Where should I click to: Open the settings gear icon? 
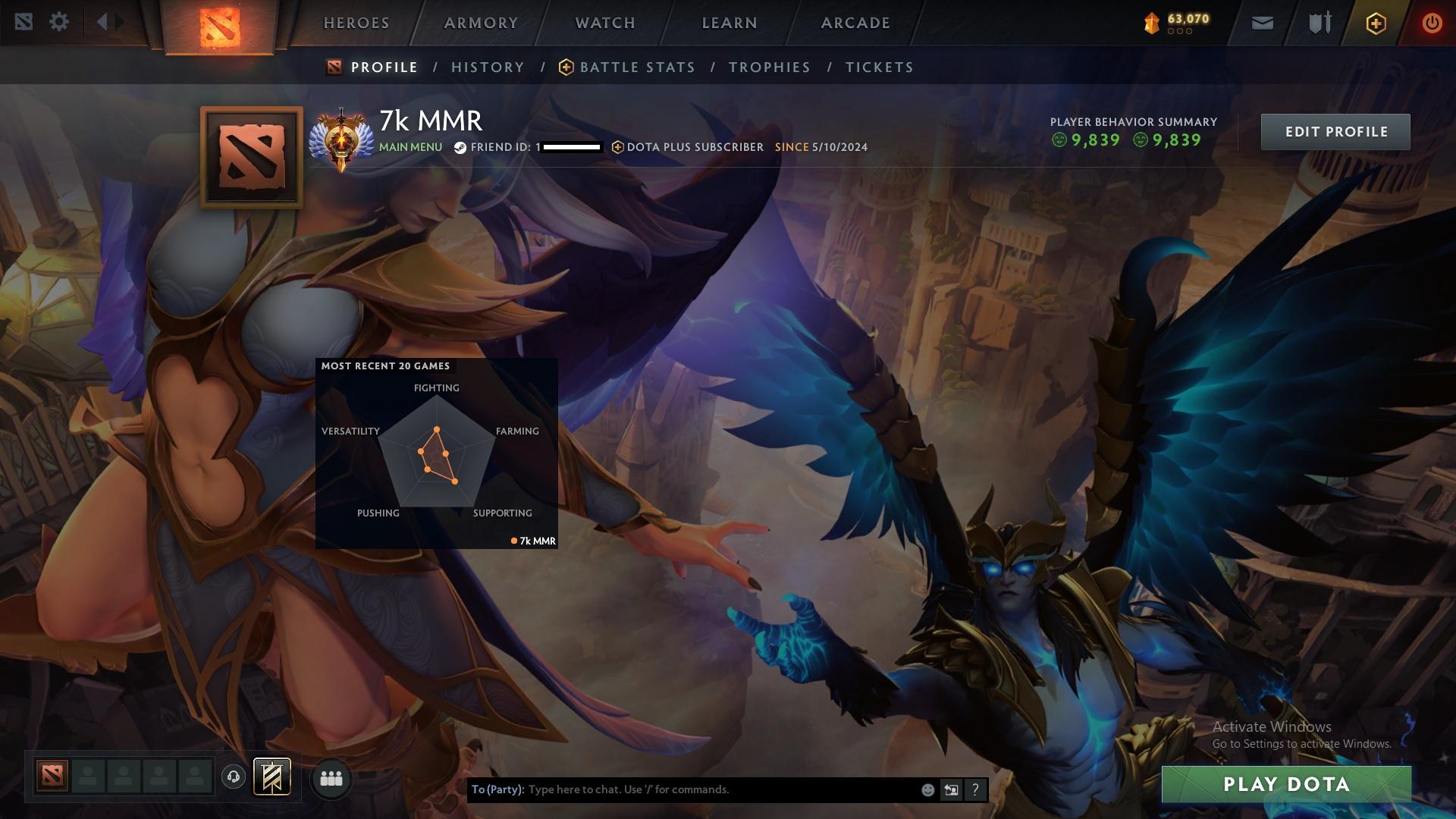tap(60, 21)
